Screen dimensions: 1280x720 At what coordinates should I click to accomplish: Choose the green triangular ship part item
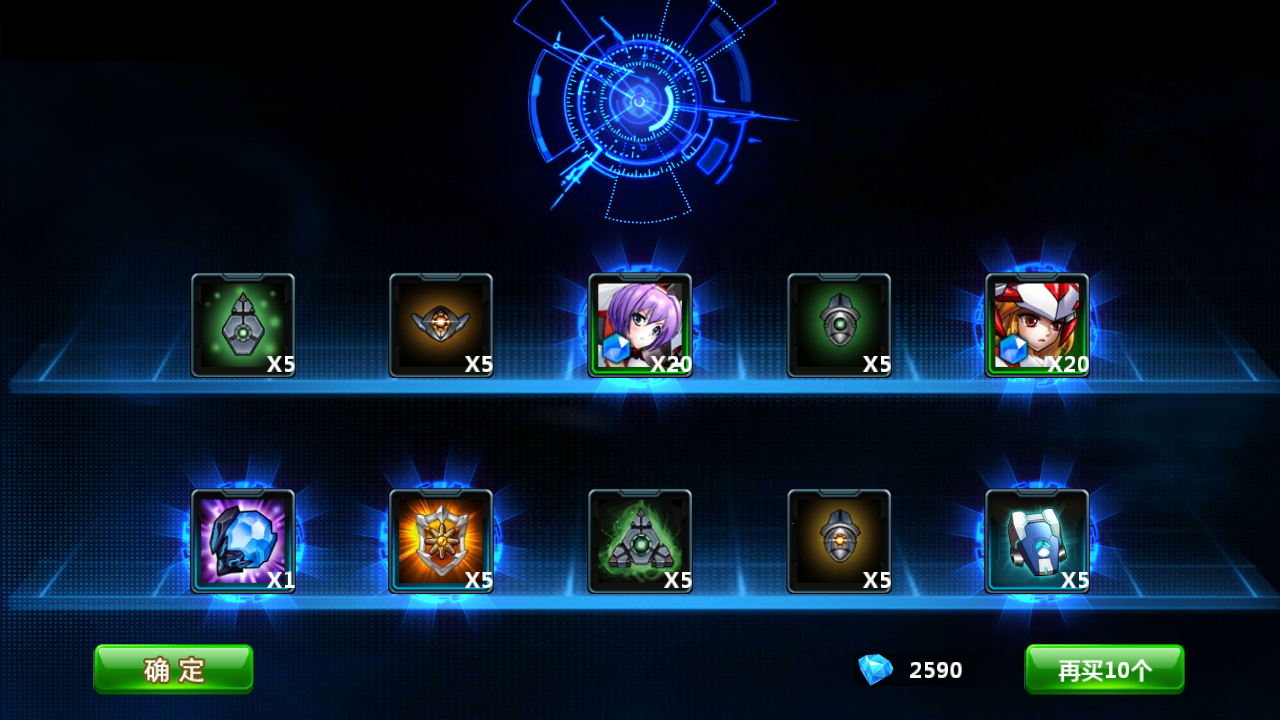pos(640,541)
